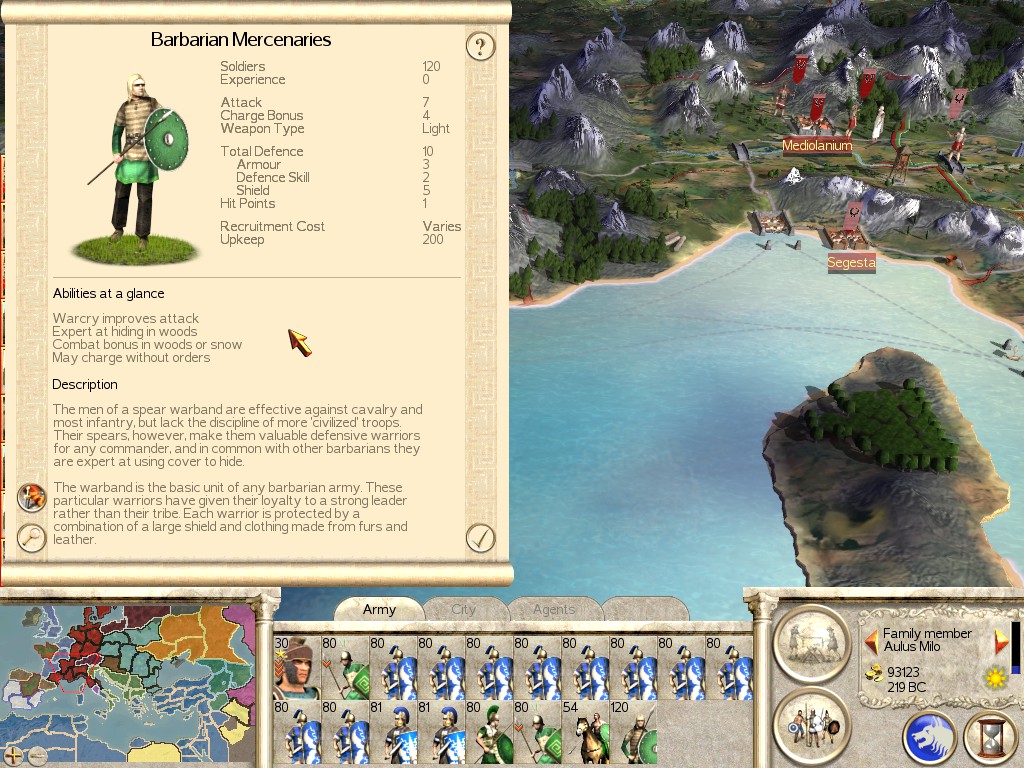Close the unit info scroll with the checkmark
Viewport: 1024px width, 768px height.
tap(481, 538)
